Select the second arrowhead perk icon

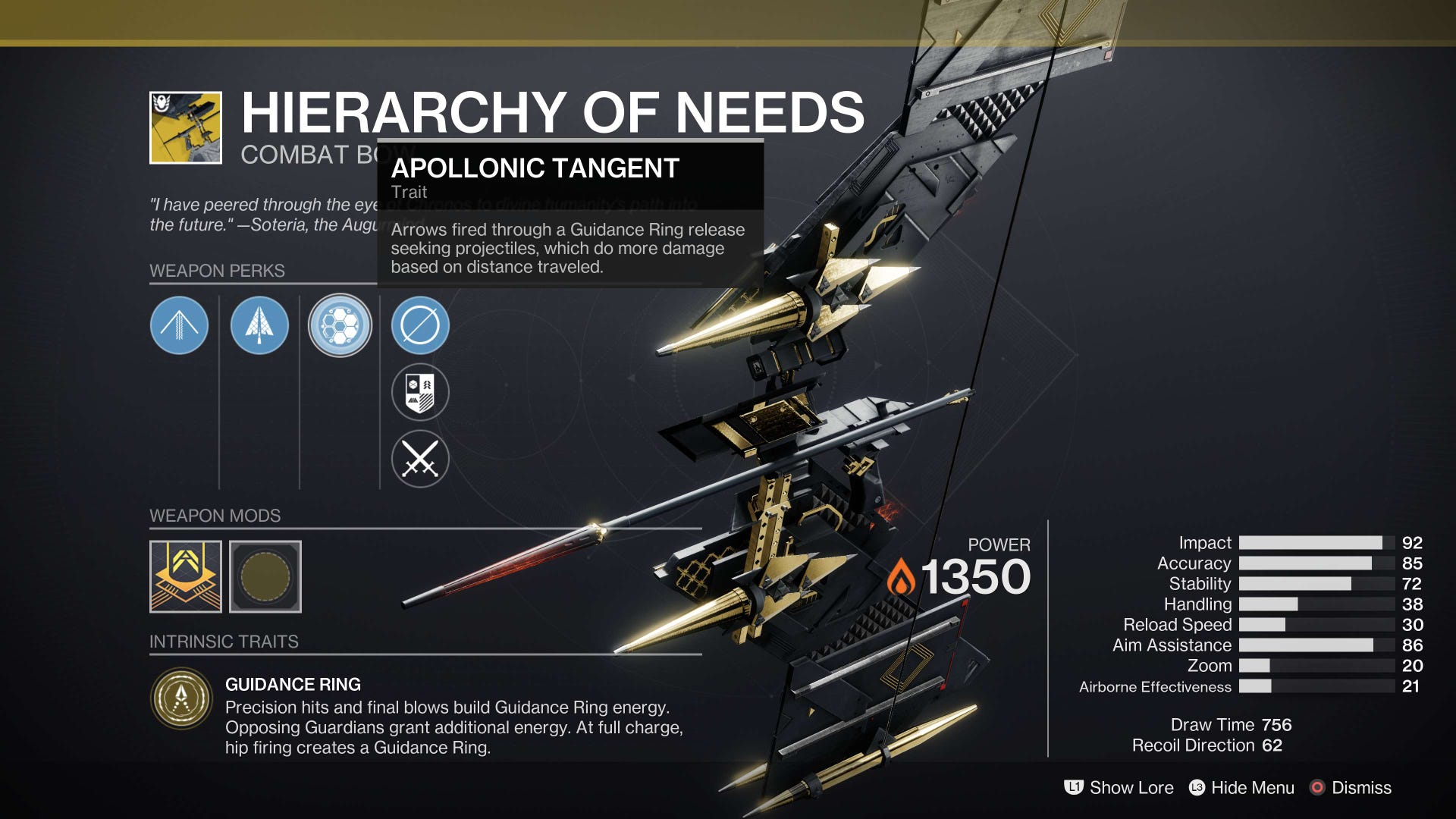(260, 325)
